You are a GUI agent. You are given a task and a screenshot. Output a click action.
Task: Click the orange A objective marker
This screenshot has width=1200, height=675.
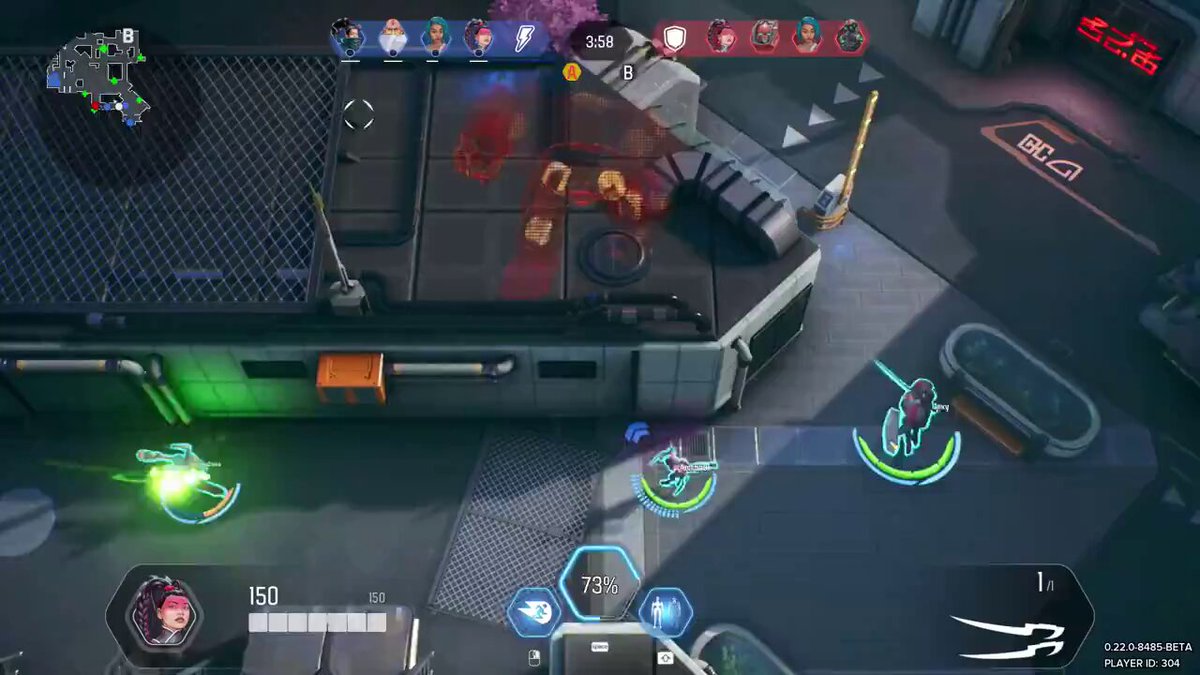point(572,72)
